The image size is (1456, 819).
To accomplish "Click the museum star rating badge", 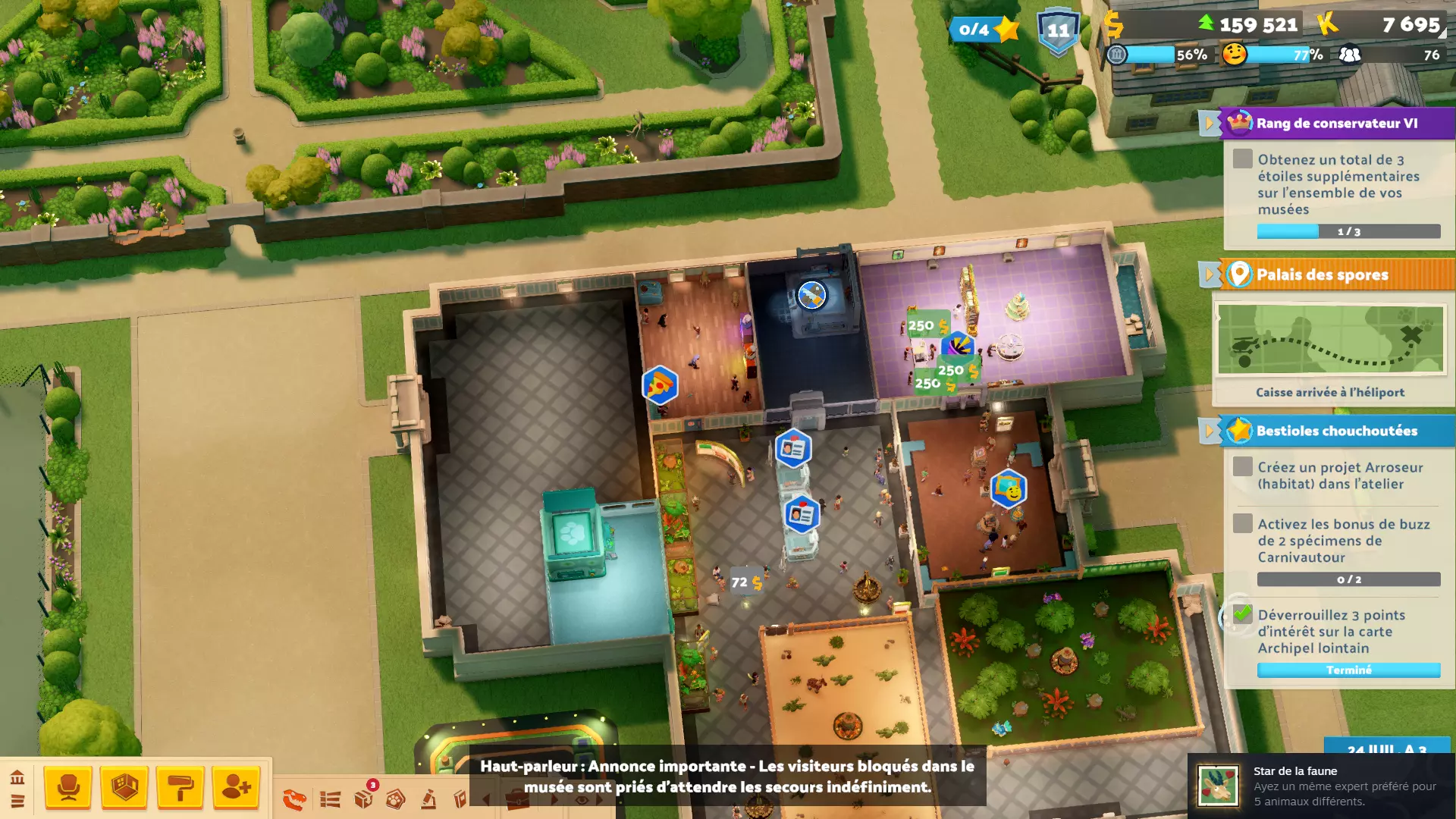I will [x=984, y=30].
